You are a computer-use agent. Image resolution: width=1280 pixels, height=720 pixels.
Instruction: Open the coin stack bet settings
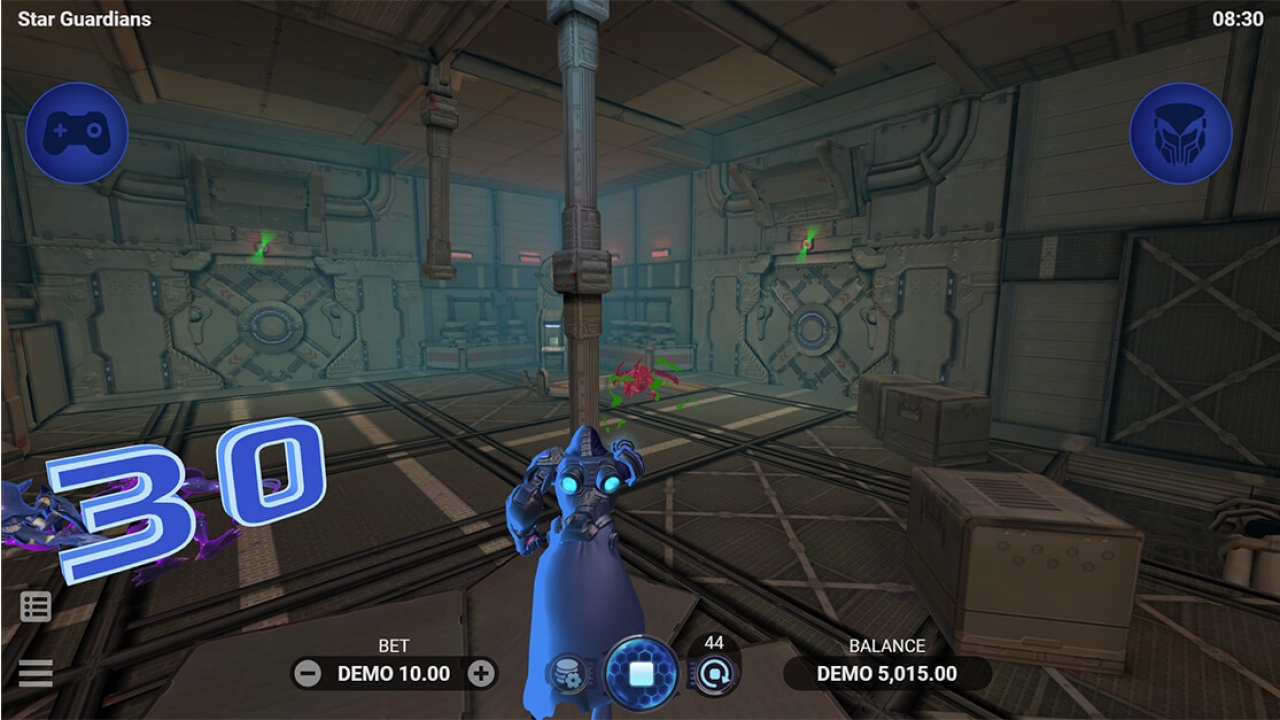click(x=567, y=675)
